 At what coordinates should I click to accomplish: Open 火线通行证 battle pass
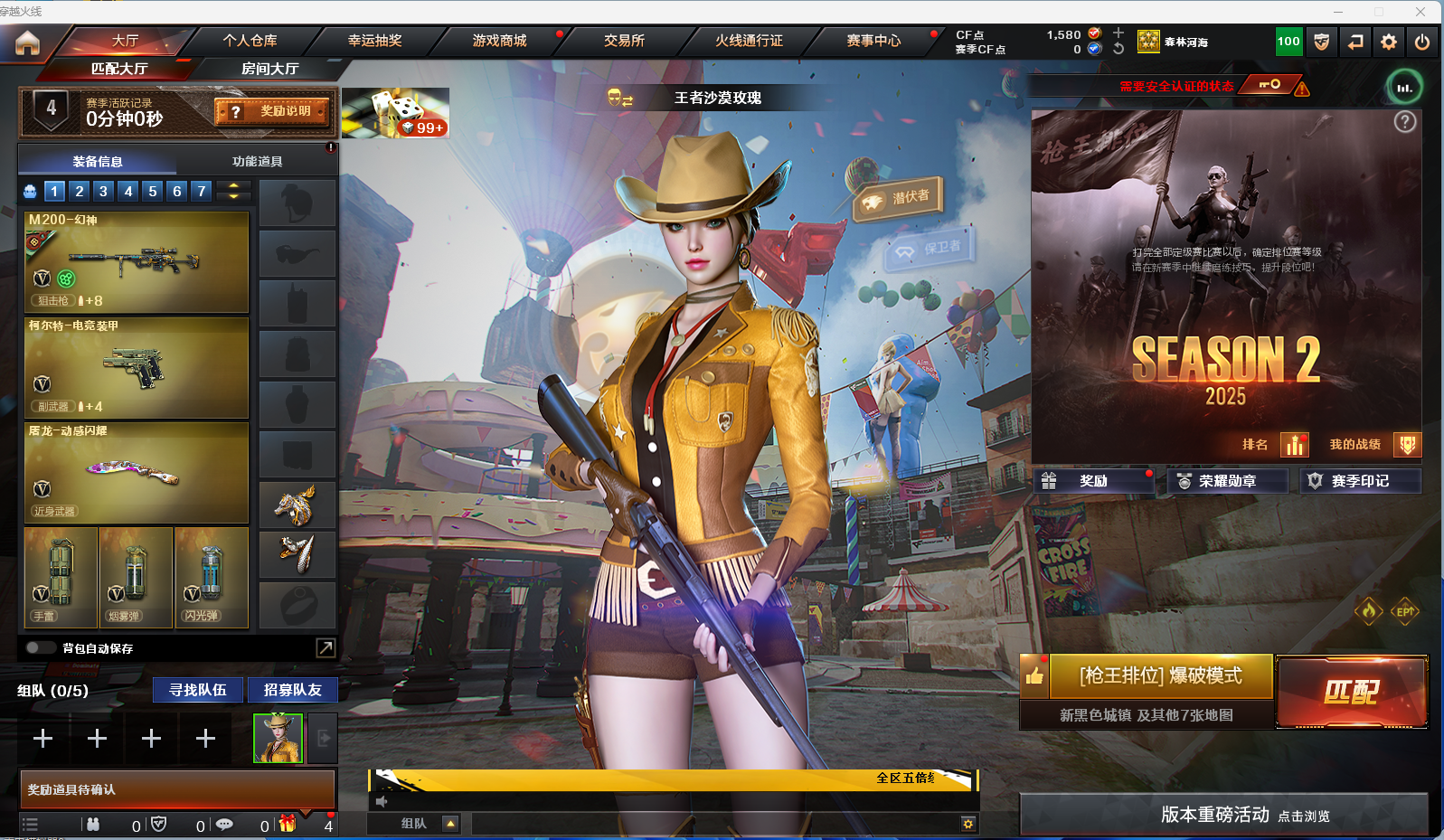tap(749, 41)
